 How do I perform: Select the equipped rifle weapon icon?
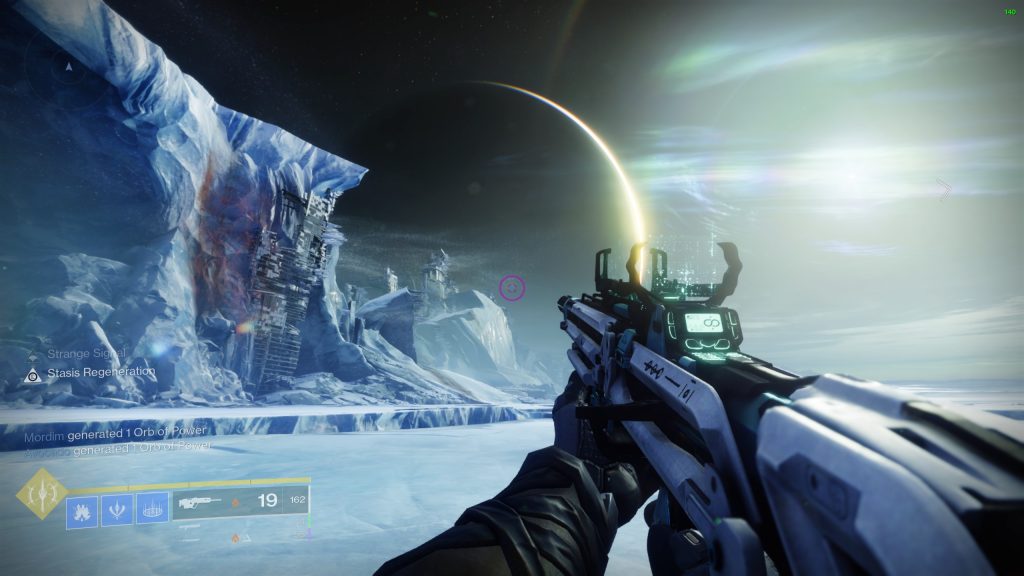pyautogui.click(x=198, y=504)
